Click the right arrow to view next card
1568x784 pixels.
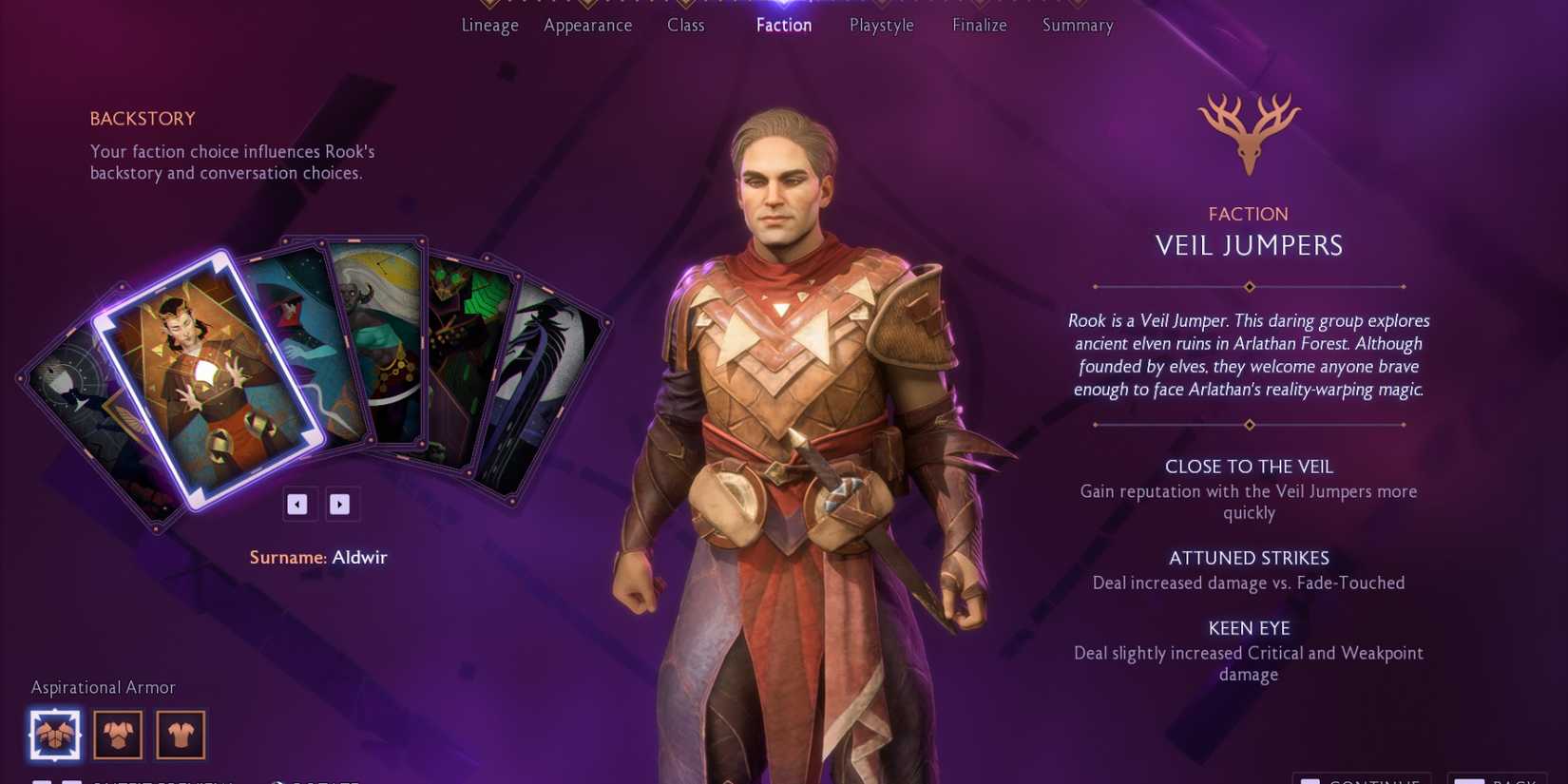point(342,504)
